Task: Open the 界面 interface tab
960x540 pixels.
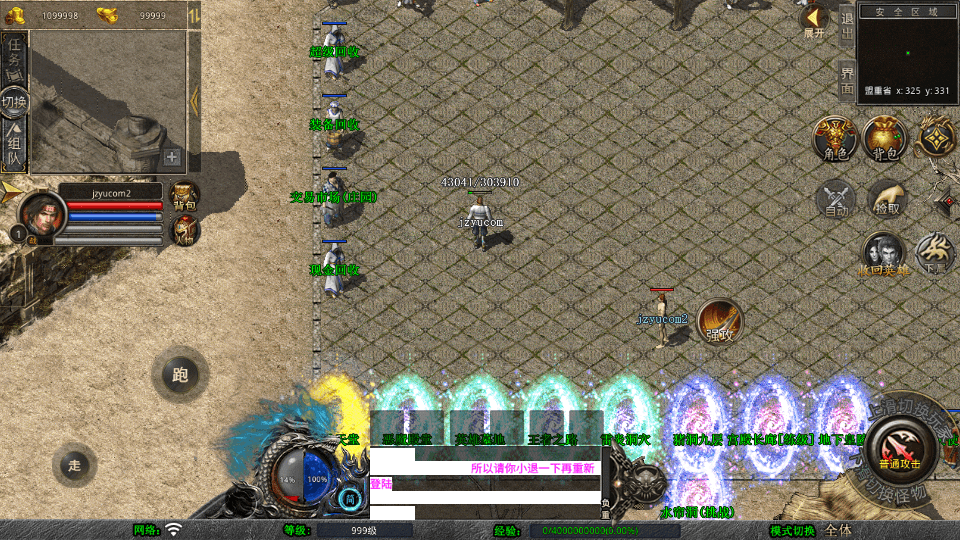Action: pos(847,80)
